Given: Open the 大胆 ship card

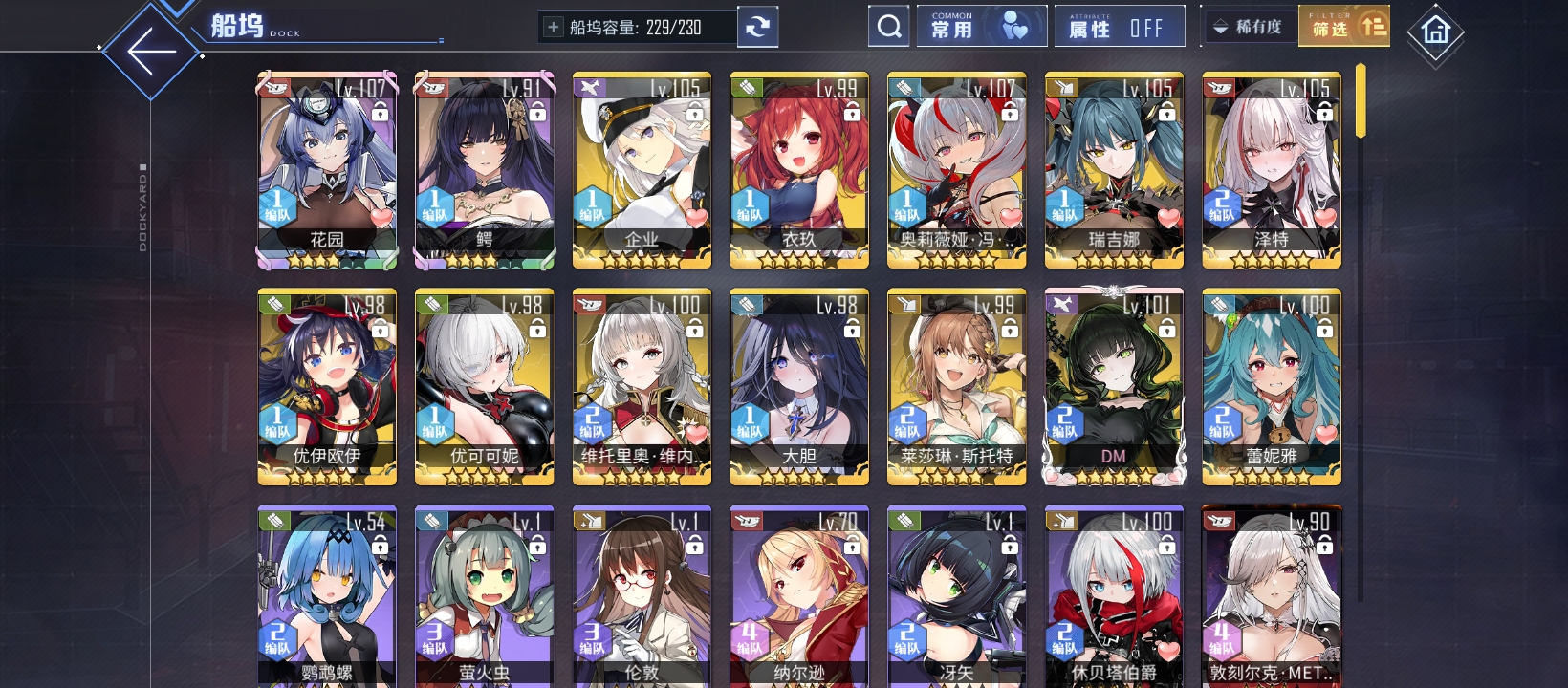Looking at the screenshot, I should [799, 387].
